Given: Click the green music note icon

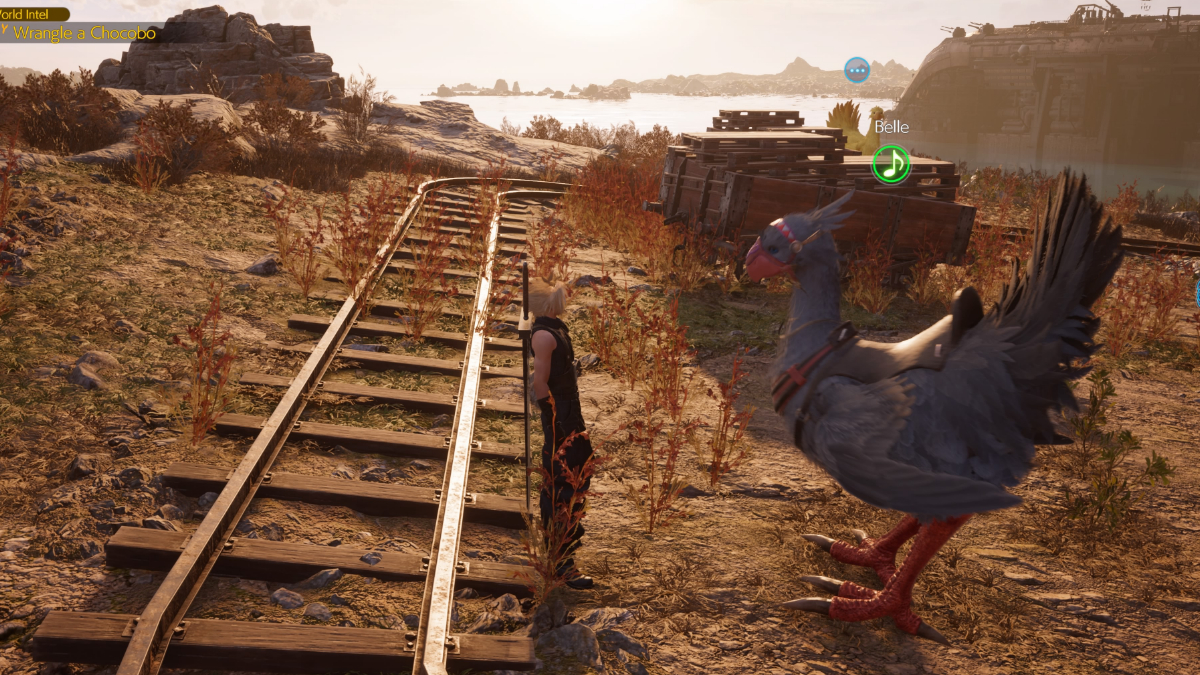Looking at the screenshot, I should click(890, 164).
